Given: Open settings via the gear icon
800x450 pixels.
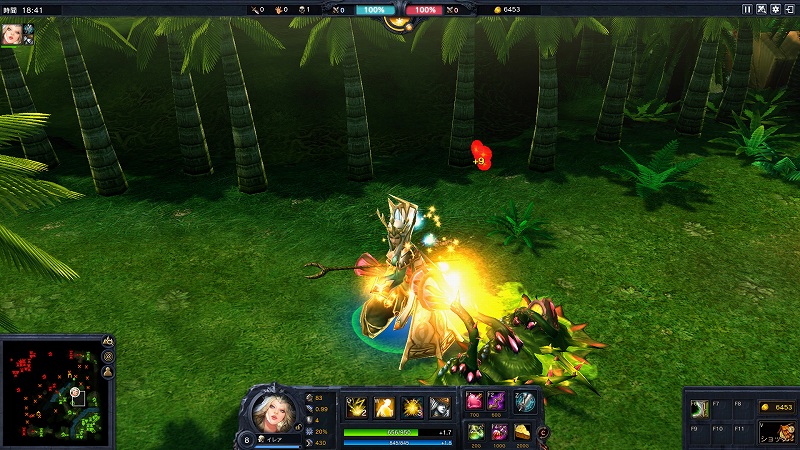Looking at the screenshot, I should pyautogui.click(x=776, y=9).
